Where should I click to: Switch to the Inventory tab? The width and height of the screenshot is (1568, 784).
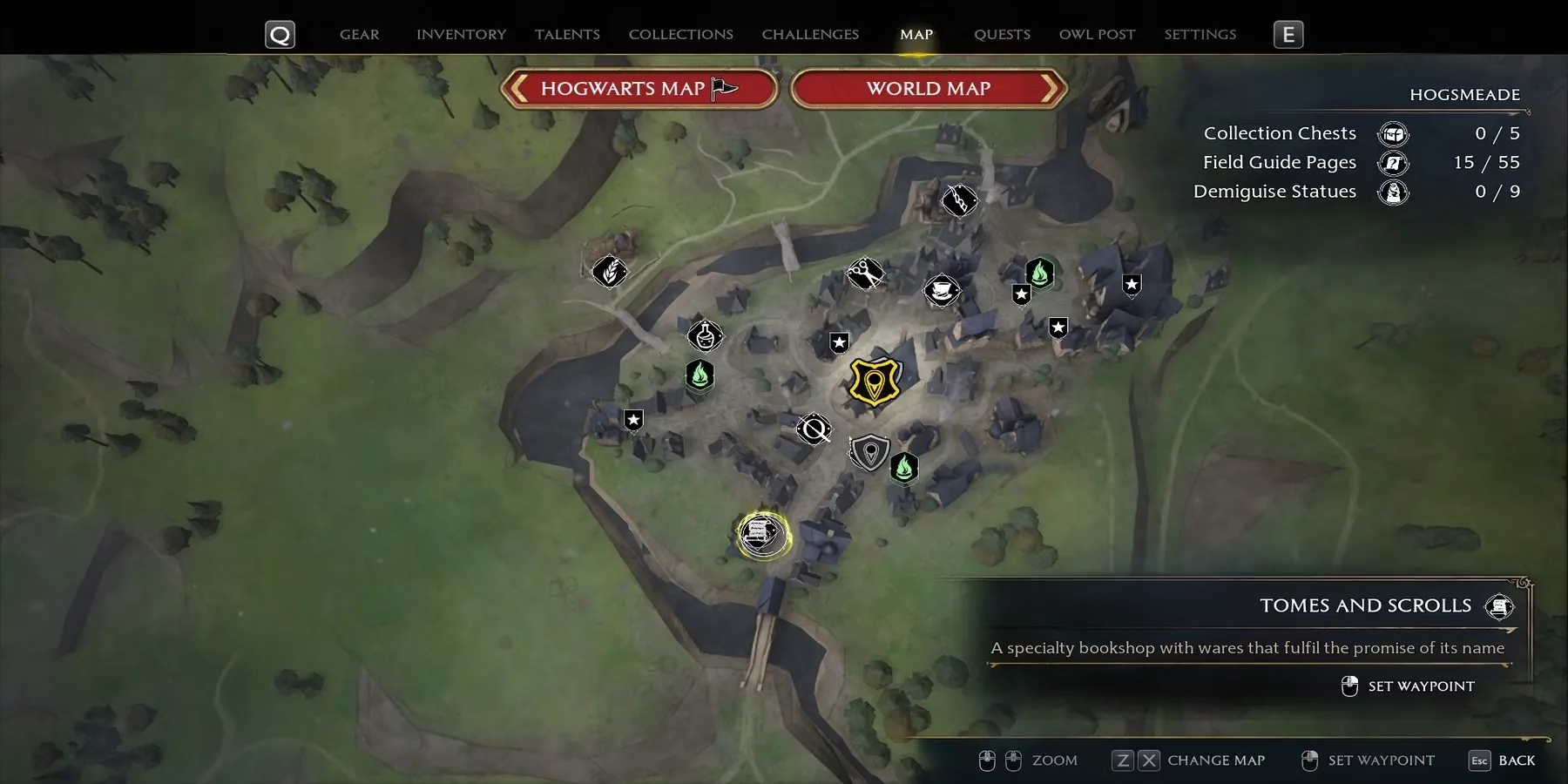tap(461, 35)
